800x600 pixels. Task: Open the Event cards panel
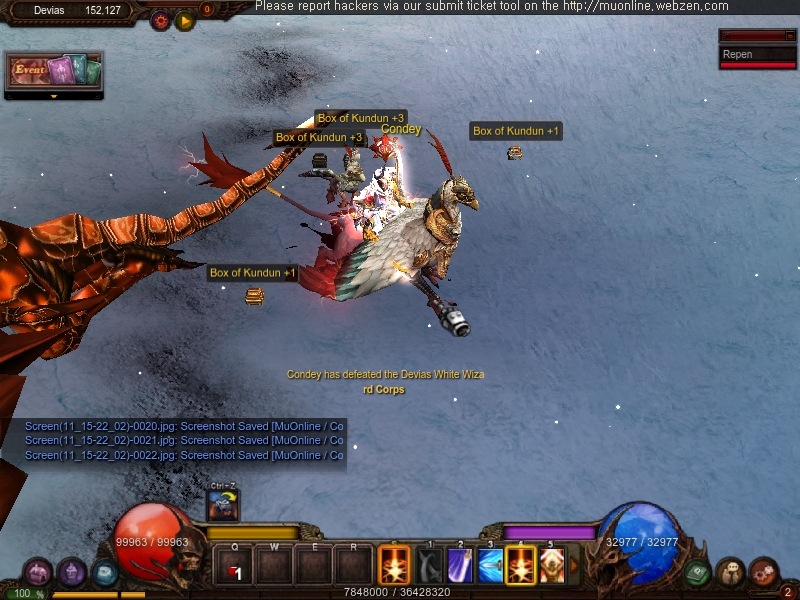point(54,72)
